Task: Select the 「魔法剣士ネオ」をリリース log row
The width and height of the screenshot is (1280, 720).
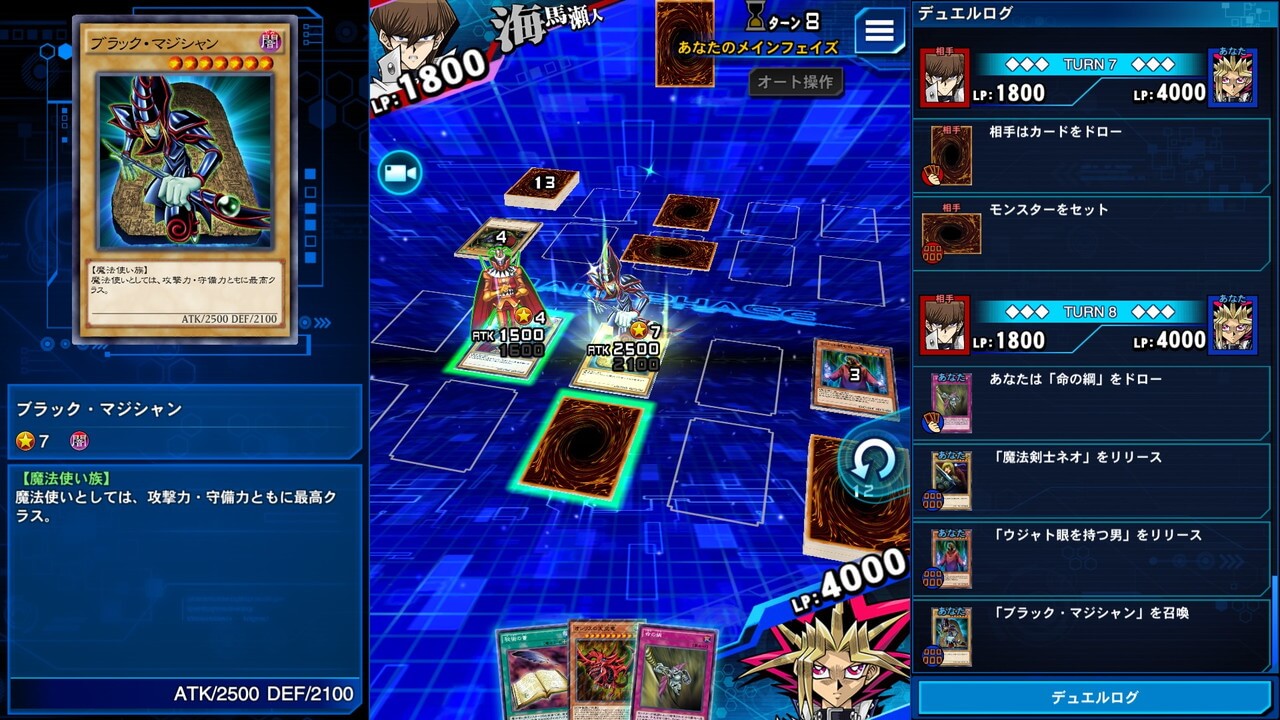Action: (1094, 480)
